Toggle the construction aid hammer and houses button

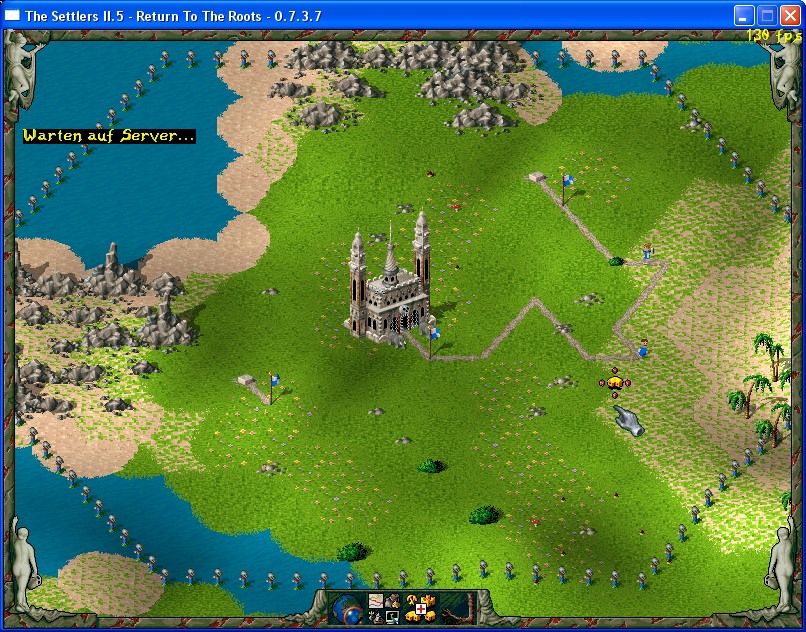coord(420,608)
